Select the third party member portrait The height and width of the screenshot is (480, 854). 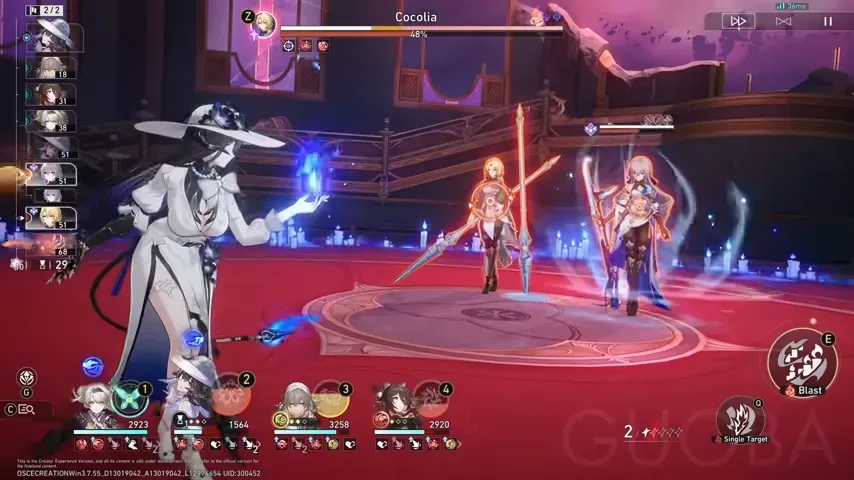click(295, 406)
